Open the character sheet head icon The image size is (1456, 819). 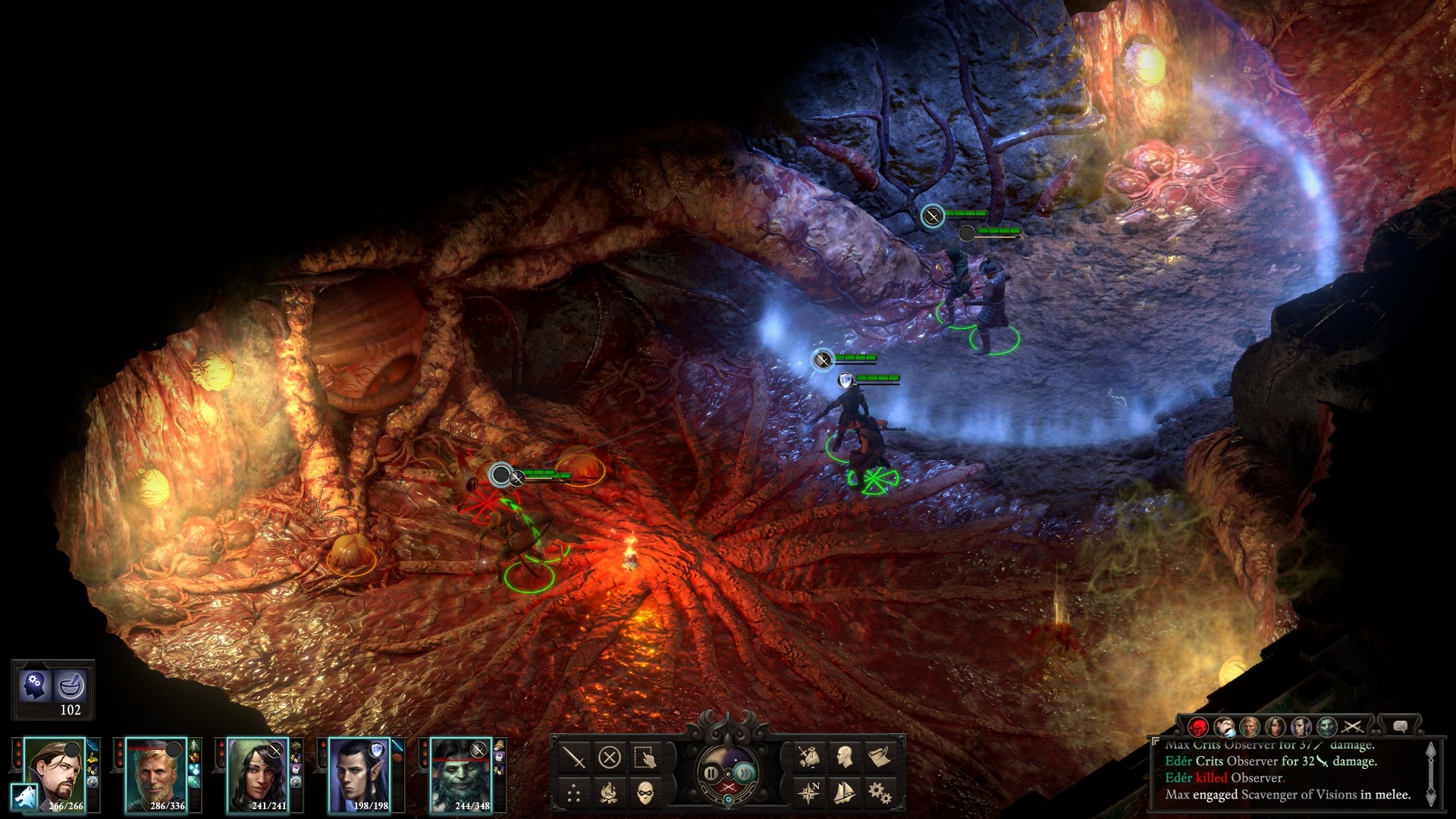coord(844,757)
